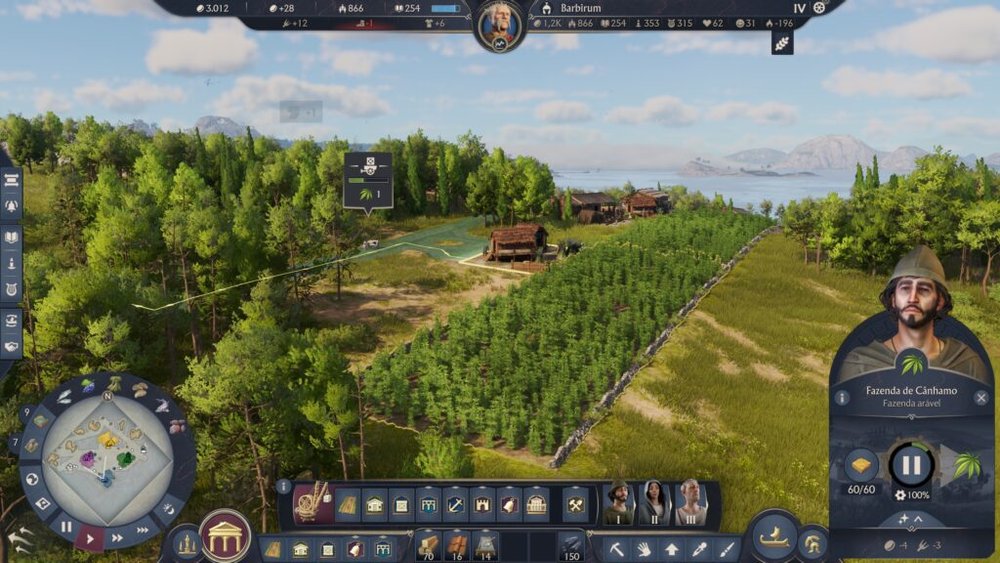Pause production at the hemp farm

tap(911, 465)
